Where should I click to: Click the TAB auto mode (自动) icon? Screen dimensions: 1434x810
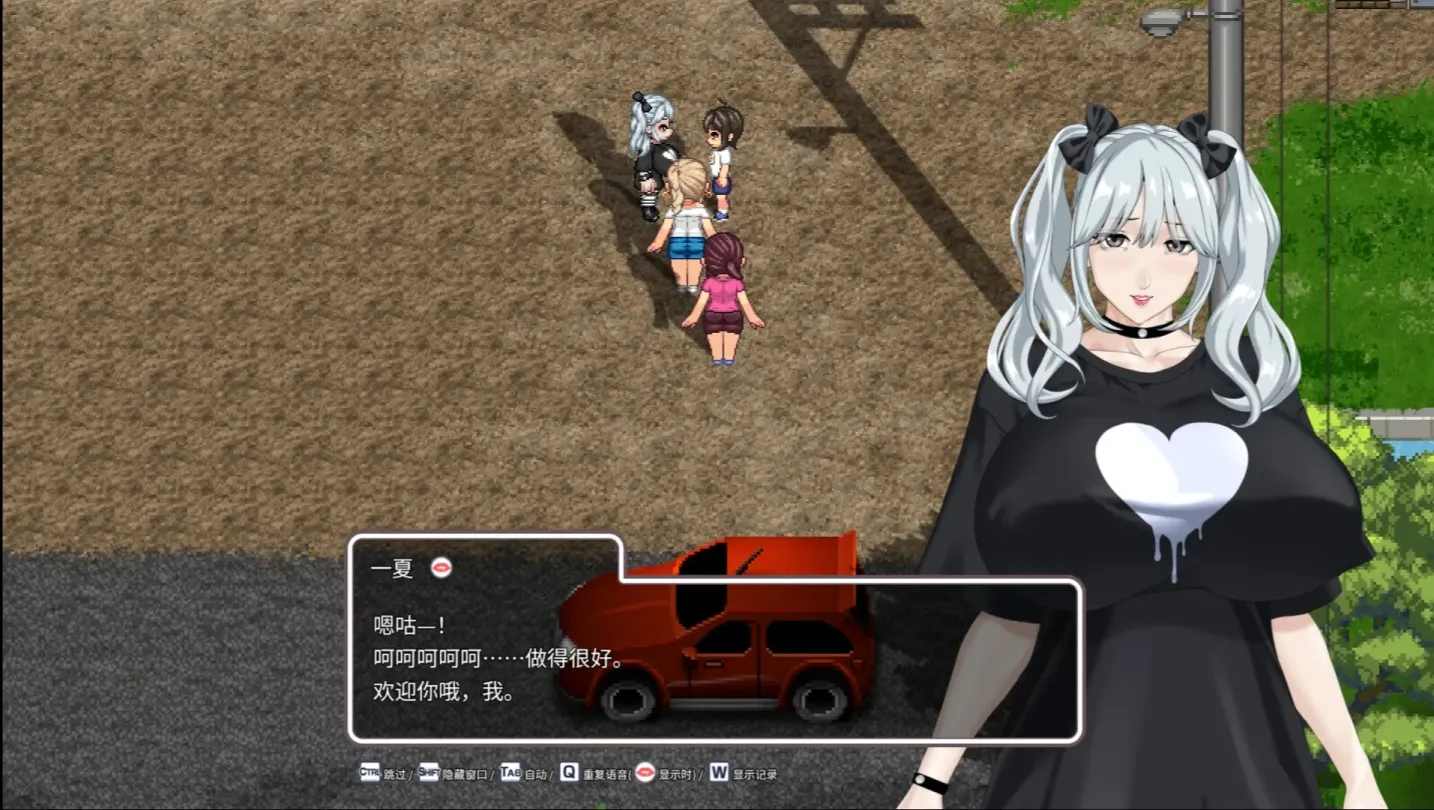(x=509, y=773)
